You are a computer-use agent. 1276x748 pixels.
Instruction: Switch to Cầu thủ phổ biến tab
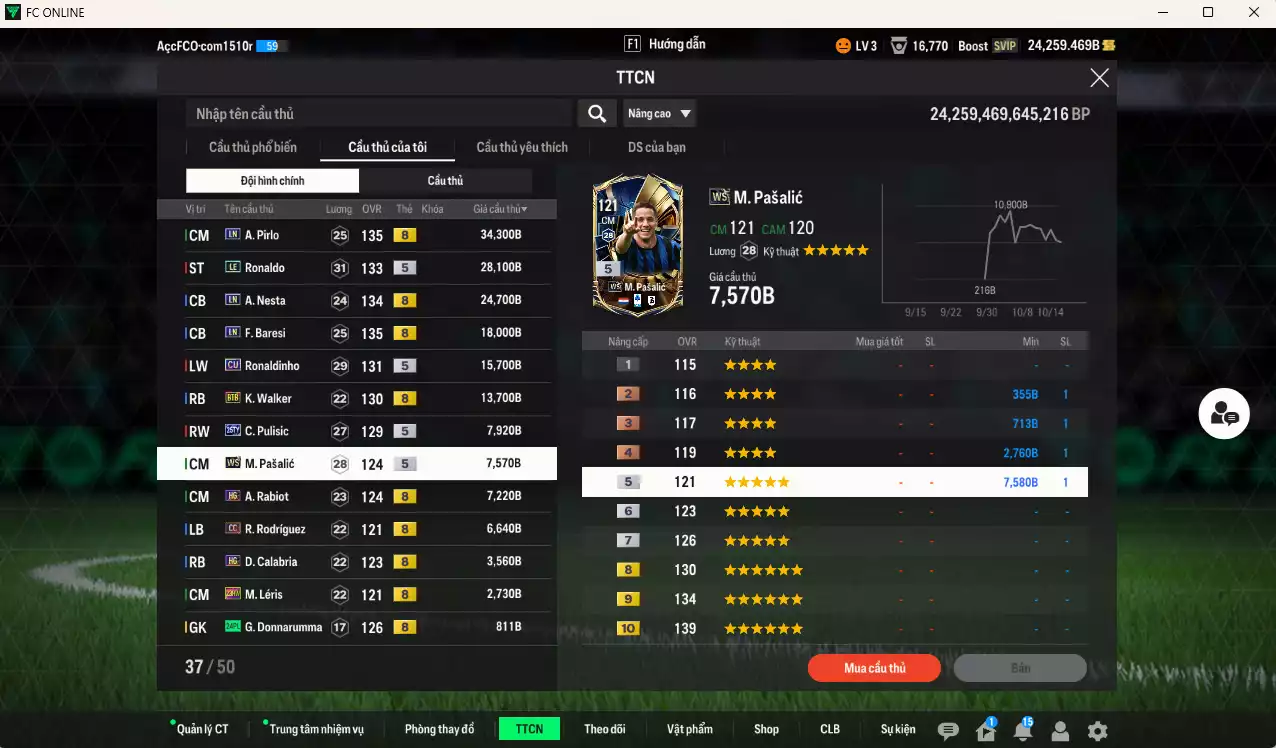(253, 147)
